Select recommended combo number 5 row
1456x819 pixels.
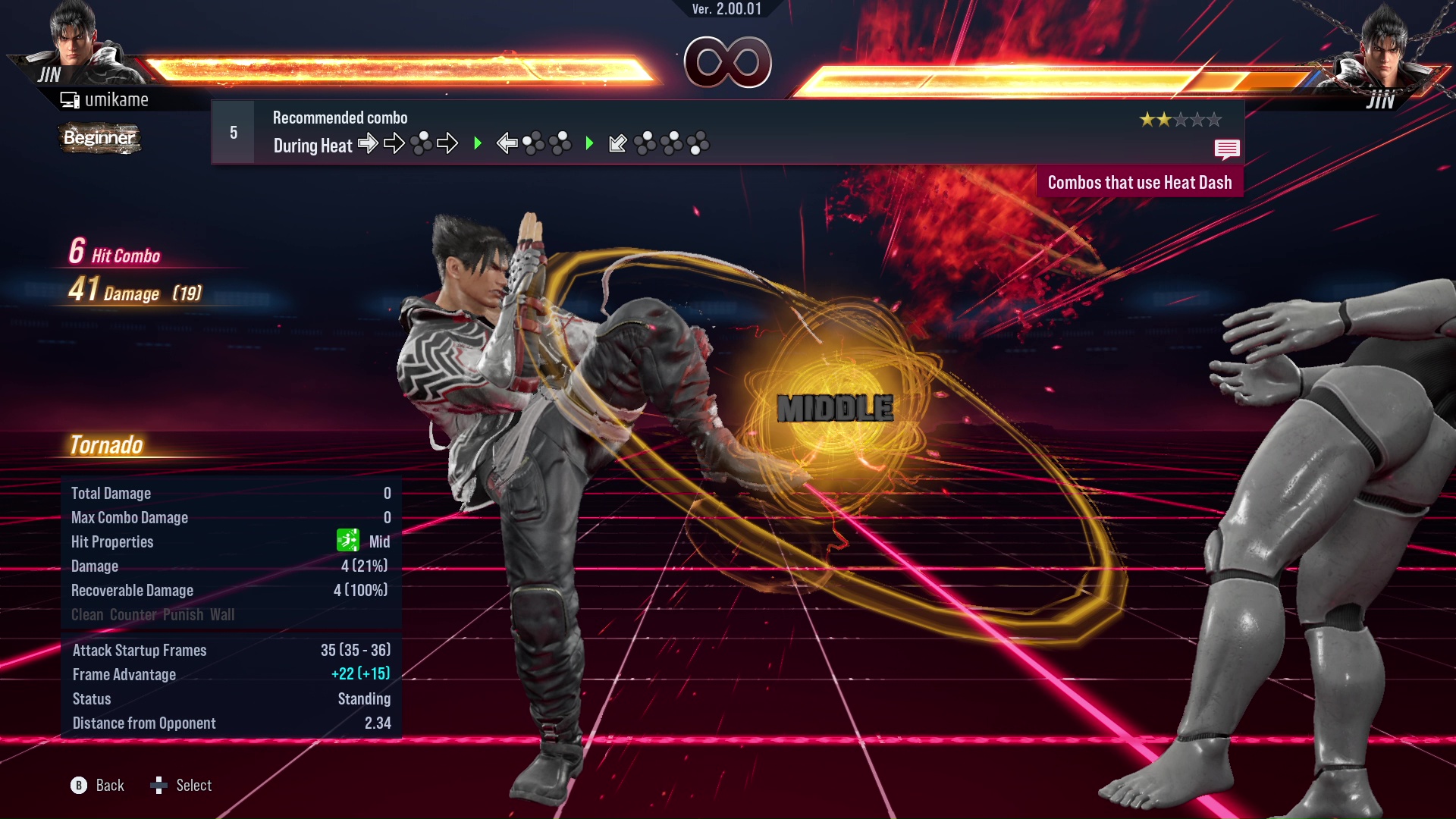(726, 133)
